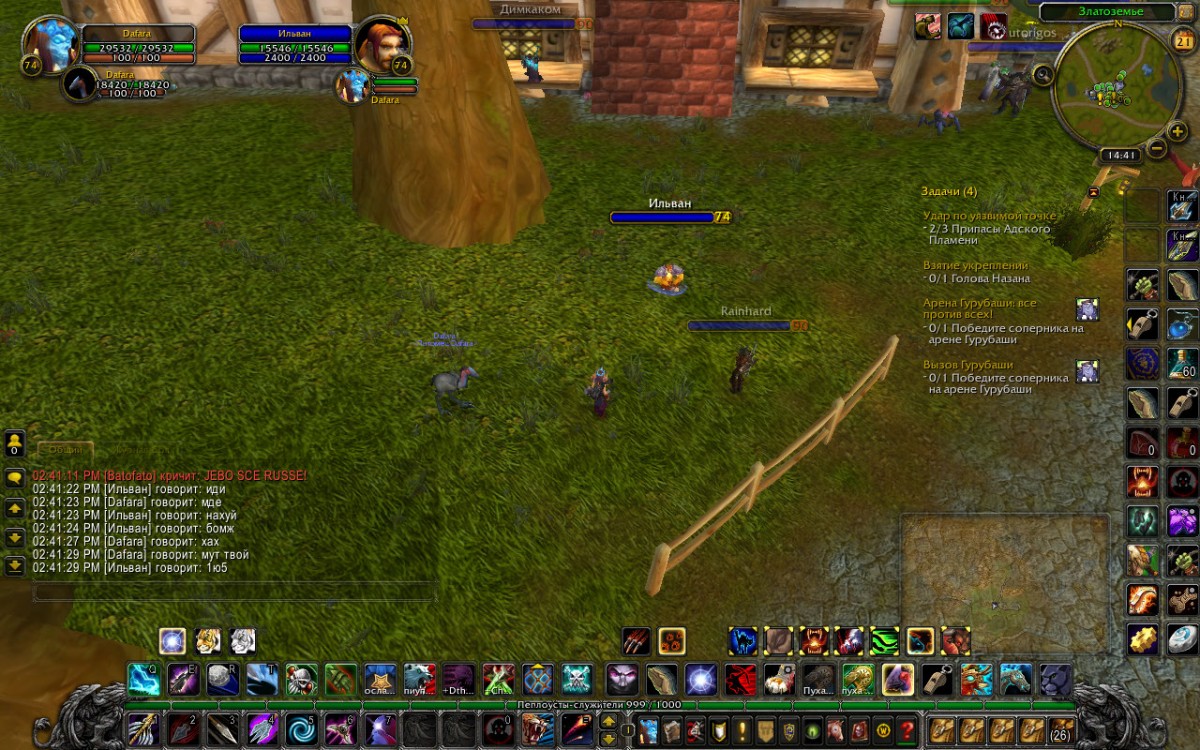Activate the red question mark help button
Screen dimensions: 1200x750
click(907, 730)
